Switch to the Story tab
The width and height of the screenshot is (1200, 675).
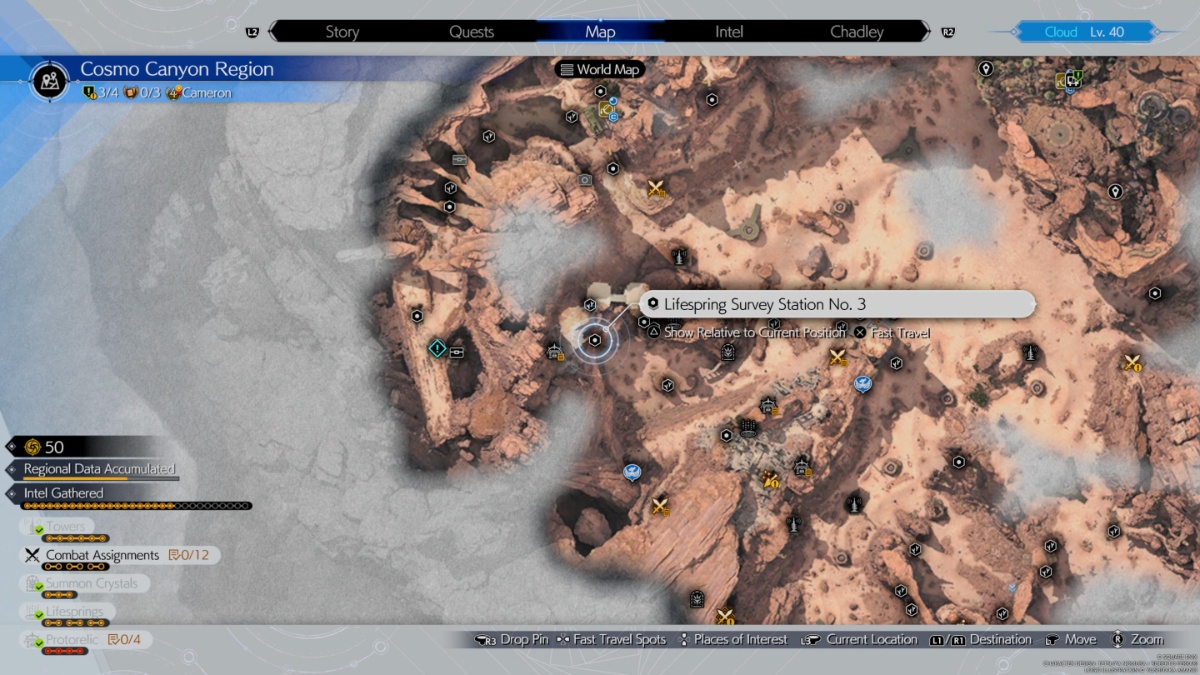[342, 32]
